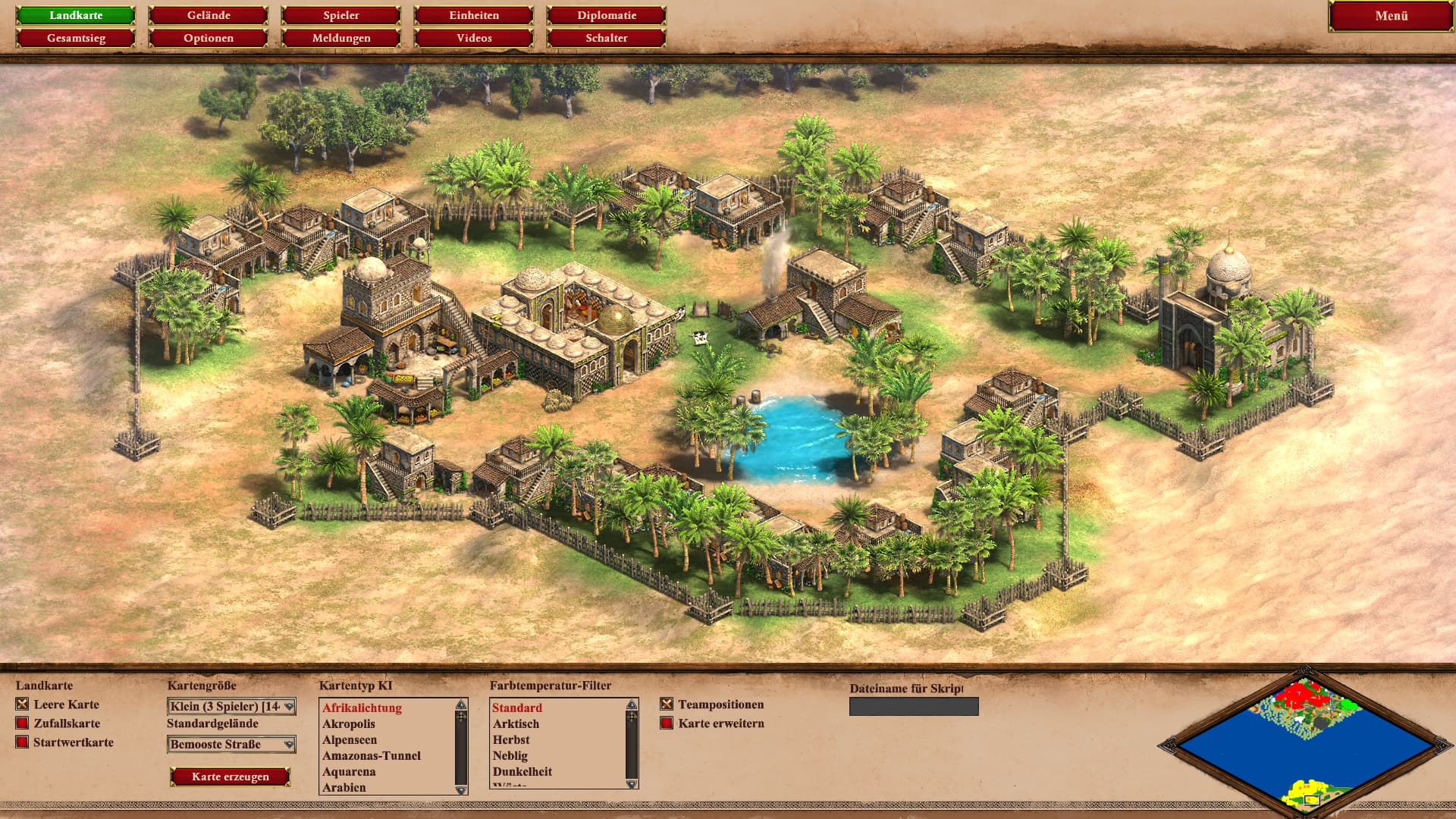Open the Kartengröße dropdown
The width and height of the screenshot is (1456, 819).
point(231,707)
